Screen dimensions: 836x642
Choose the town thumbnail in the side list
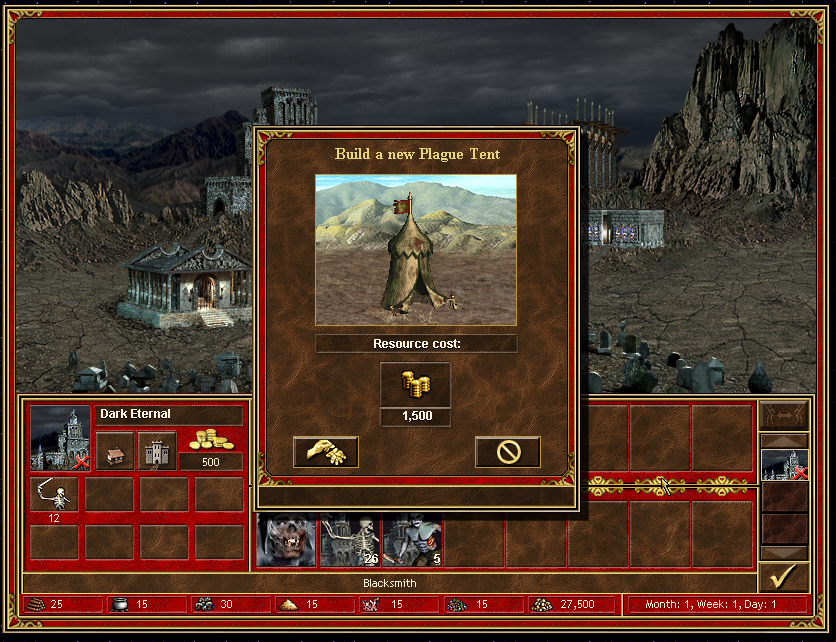(783, 466)
